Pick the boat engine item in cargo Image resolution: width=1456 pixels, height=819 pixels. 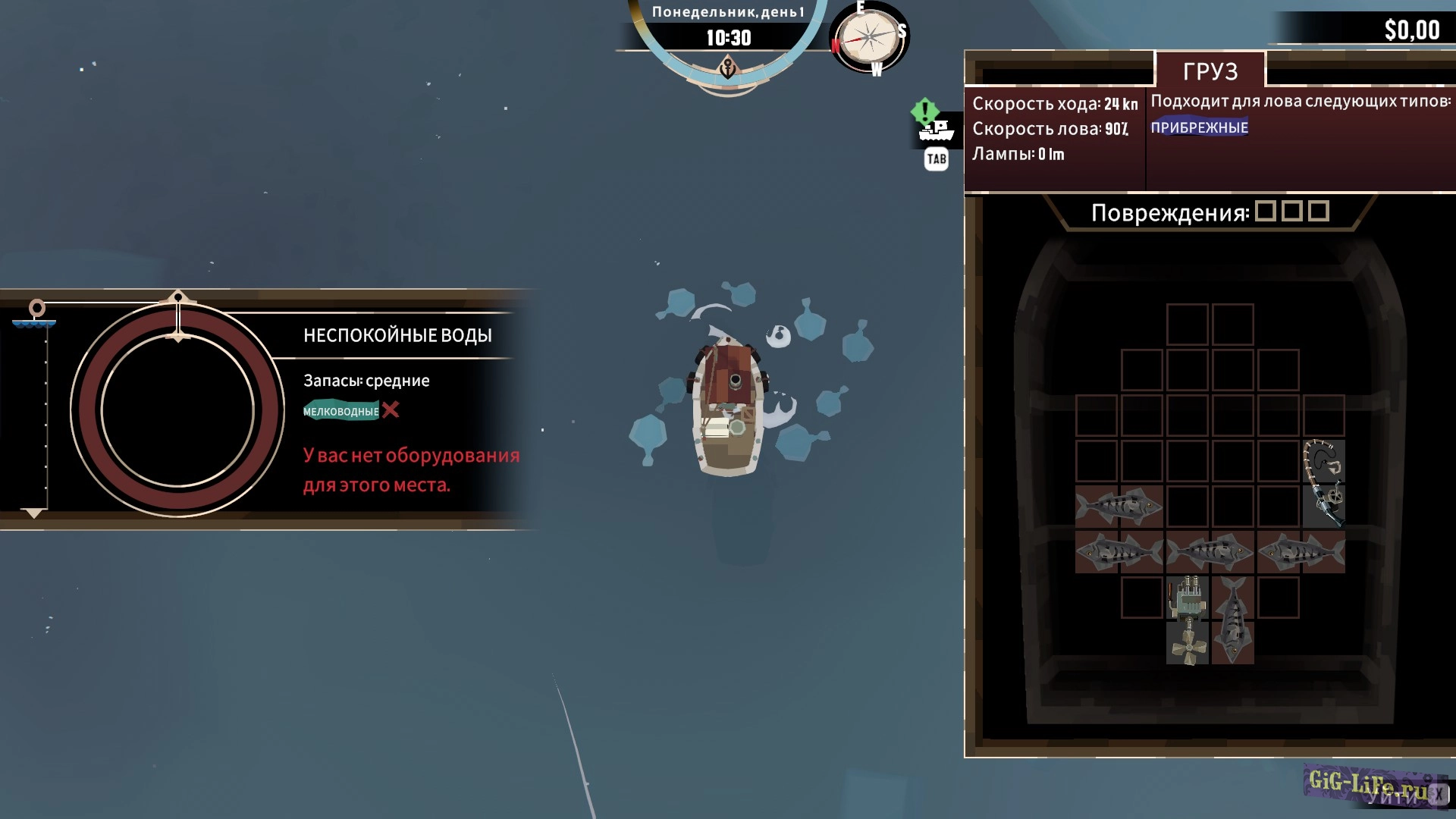click(1188, 598)
